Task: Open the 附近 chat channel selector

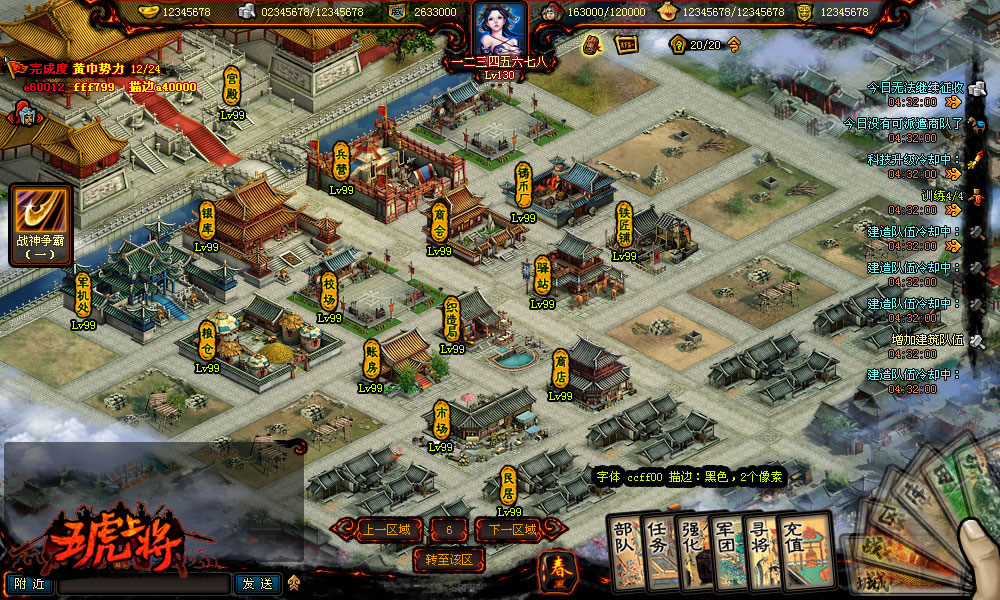Action: 29,583
